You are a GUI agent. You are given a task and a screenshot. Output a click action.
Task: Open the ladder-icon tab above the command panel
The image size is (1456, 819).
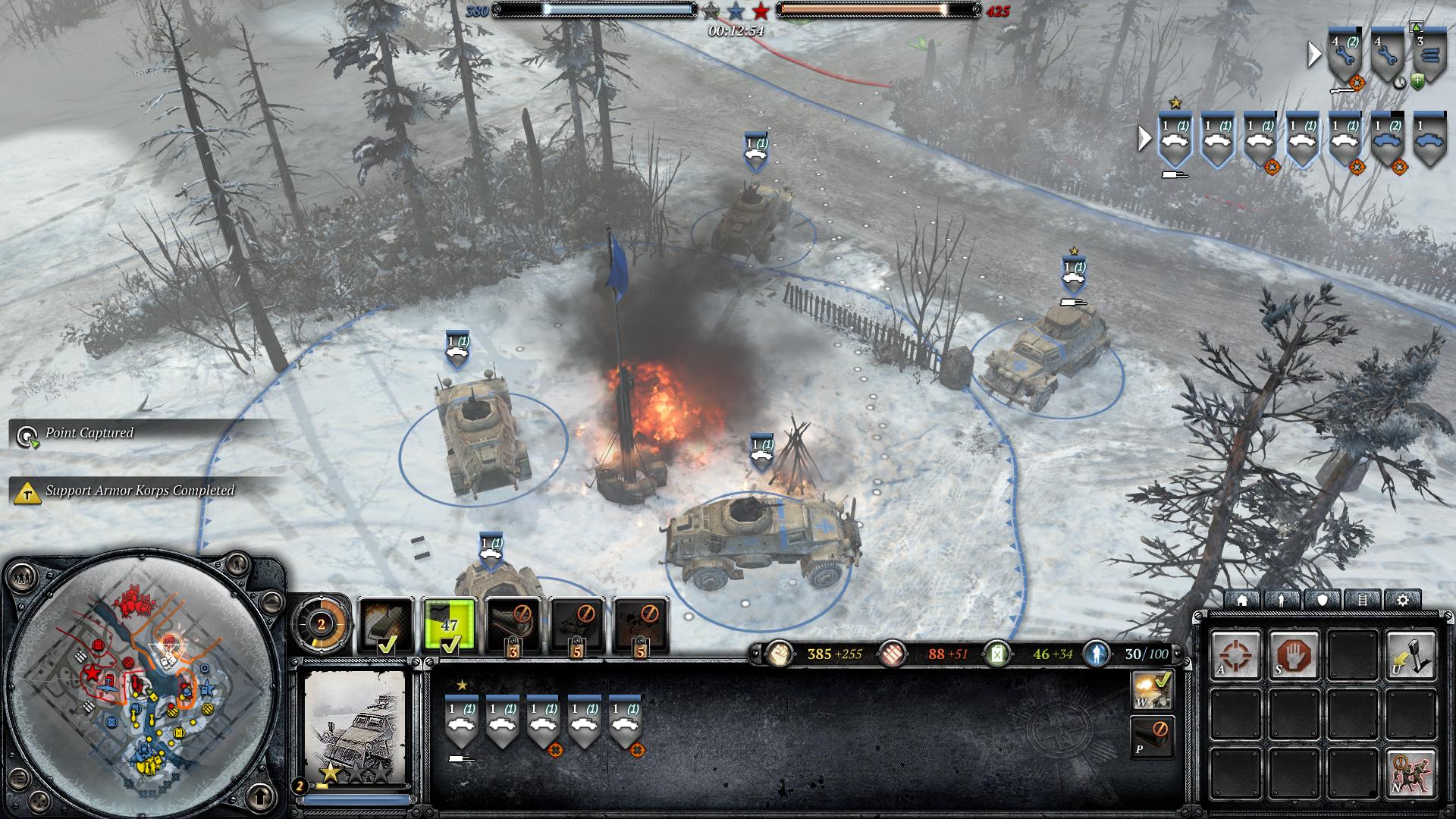pyautogui.click(x=1363, y=600)
